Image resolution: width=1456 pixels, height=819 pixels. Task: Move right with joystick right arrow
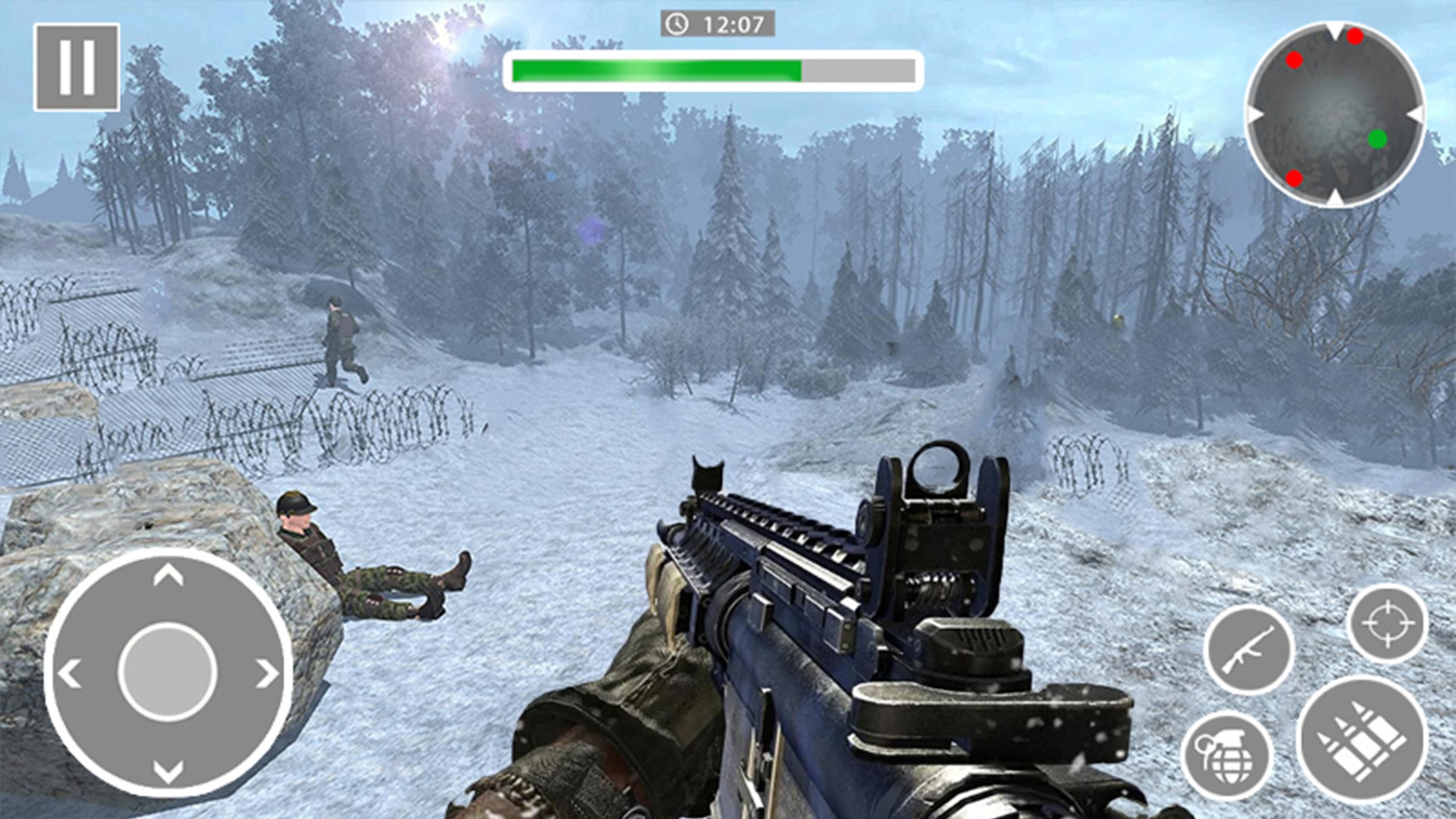tap(266, 673)
